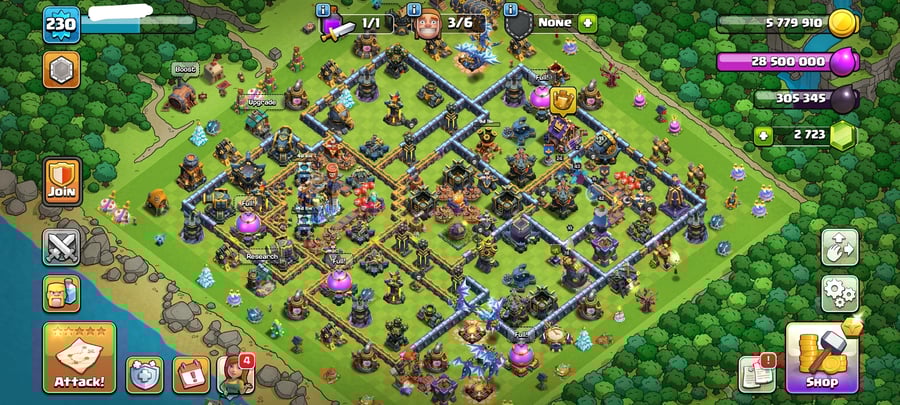
Task: Tap the green plus beside gems
Action: point(763,135)
